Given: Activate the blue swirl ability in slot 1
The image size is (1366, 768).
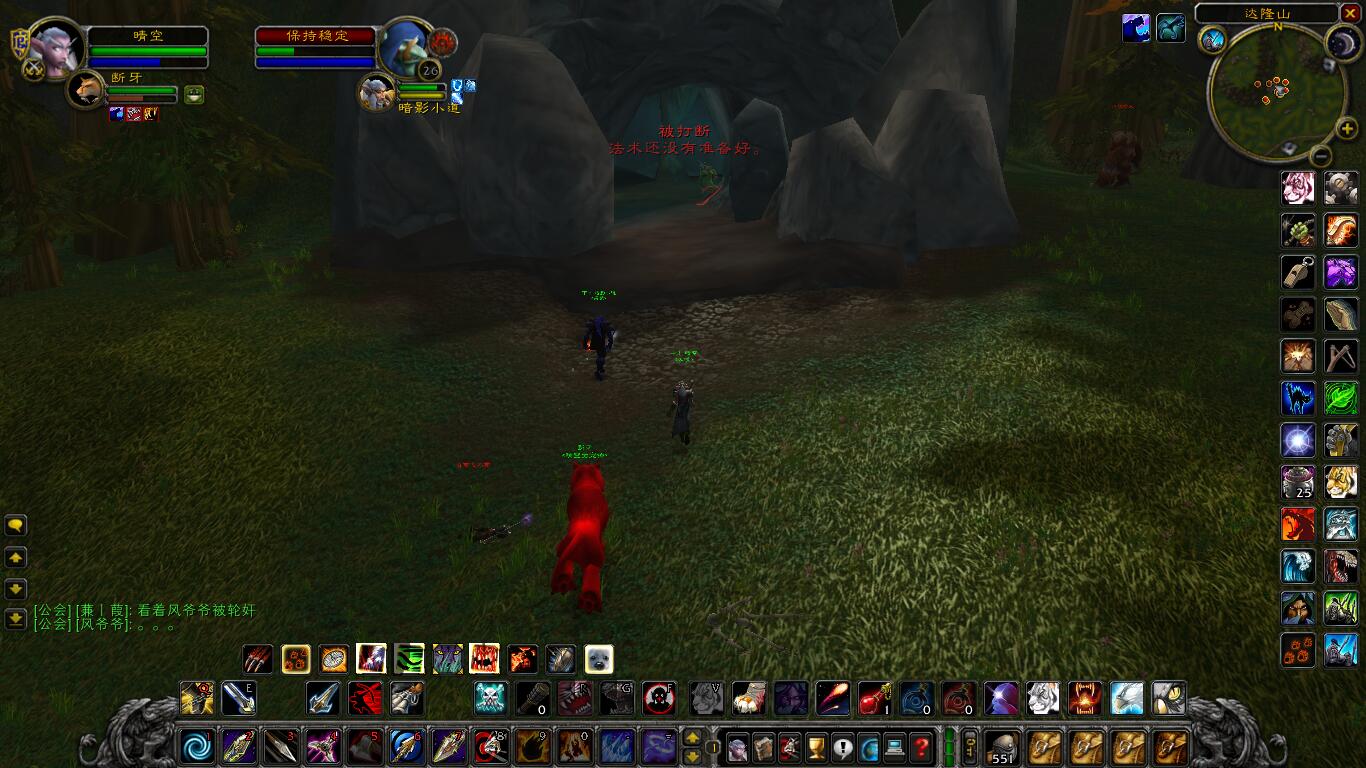Looking at the screenshot, I should click(195, 747).
